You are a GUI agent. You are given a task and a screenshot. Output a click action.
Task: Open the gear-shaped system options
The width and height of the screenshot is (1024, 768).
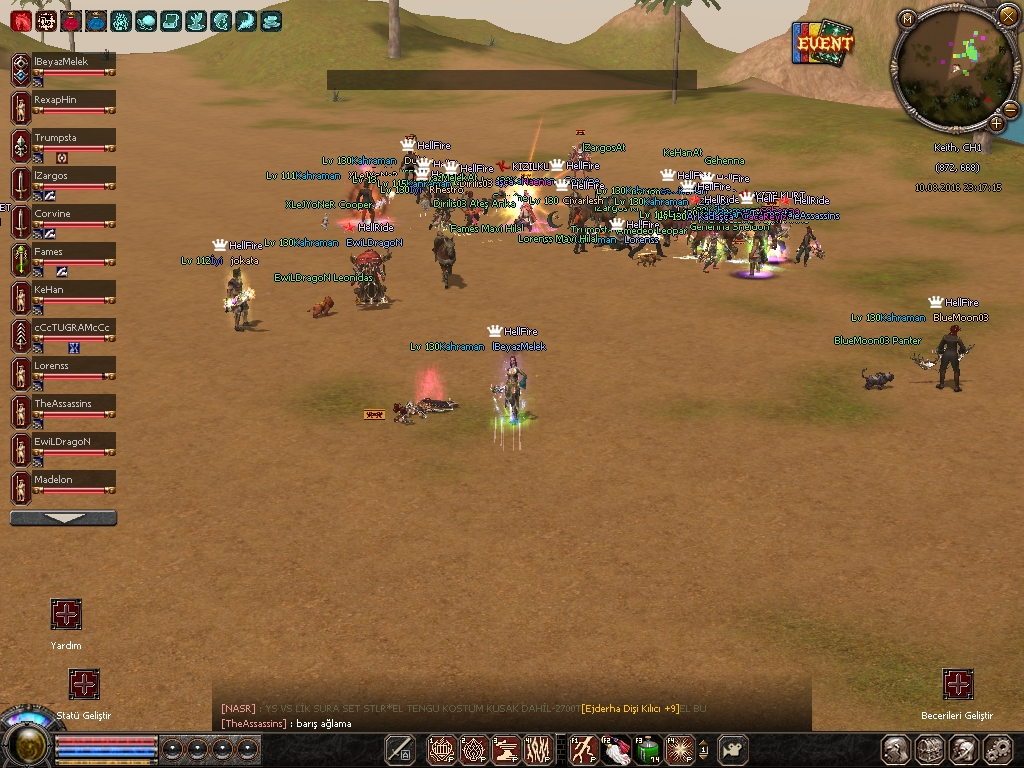997,750
